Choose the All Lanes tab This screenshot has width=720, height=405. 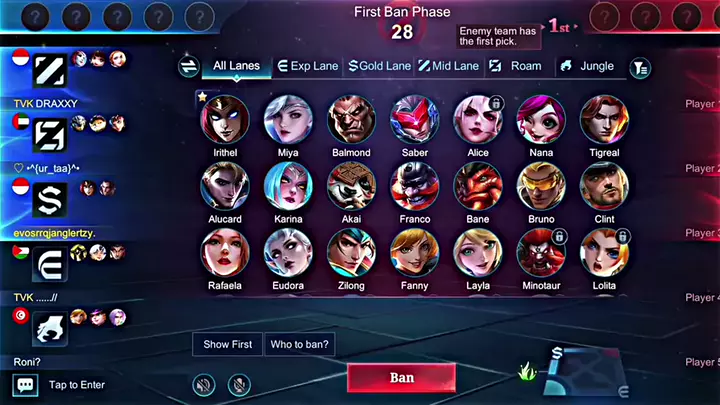coord(236,66)
